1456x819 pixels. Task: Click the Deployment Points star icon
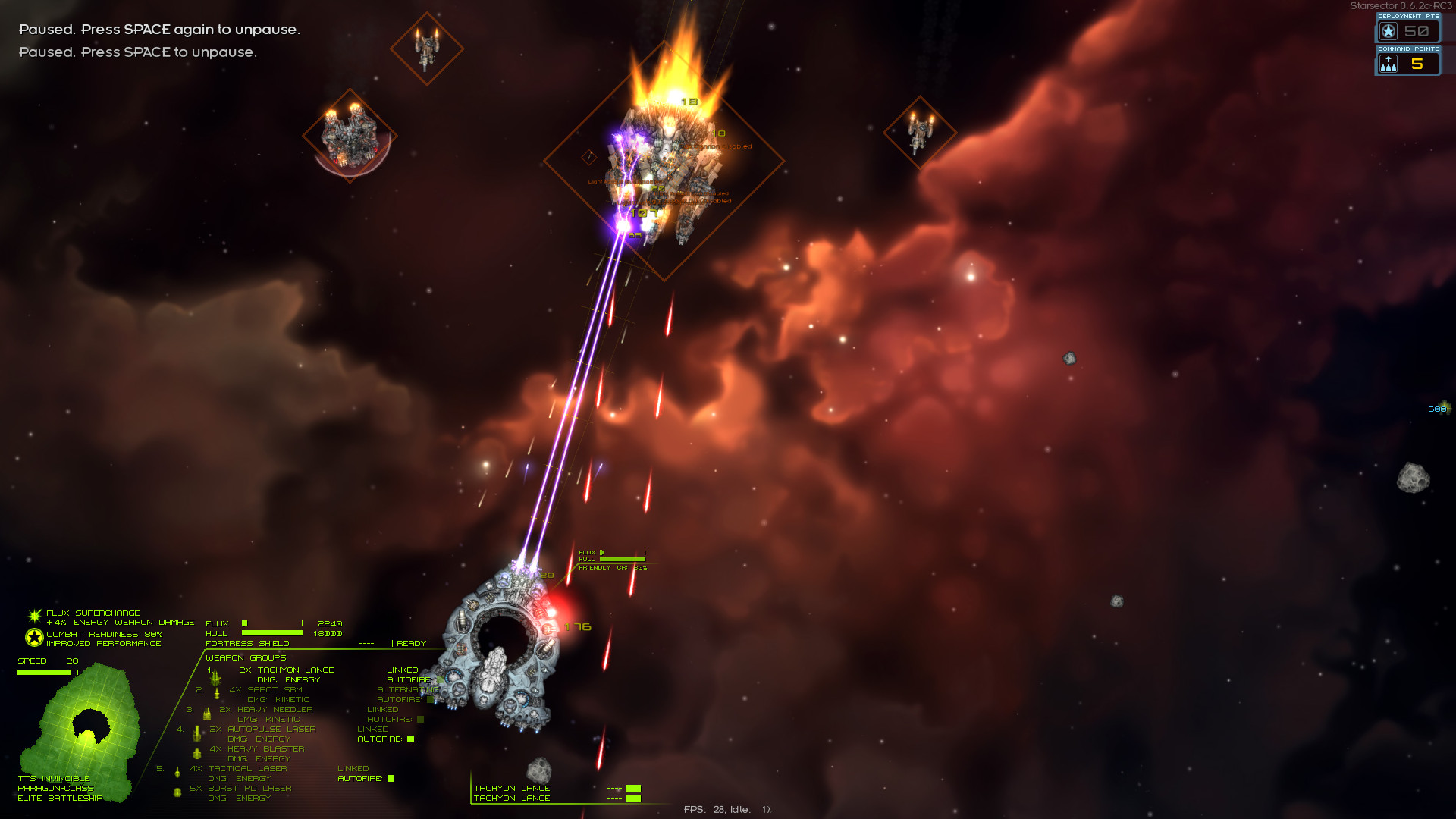pos(1389,32)
